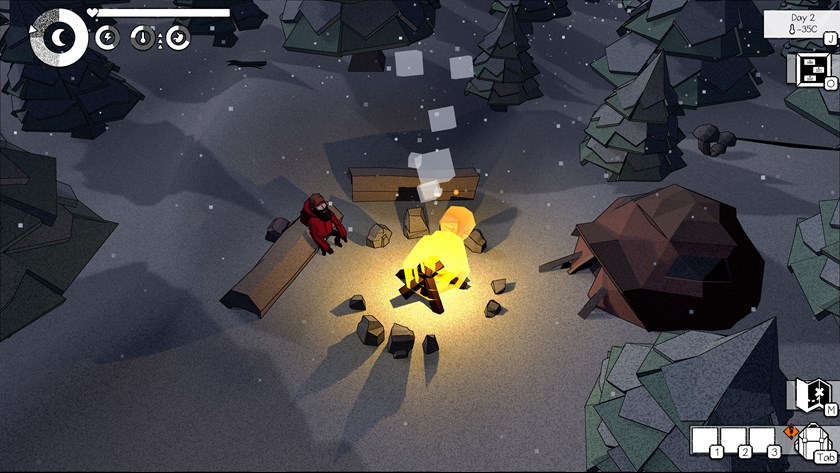This screenshot has height=473, width=840.
Task: Click the moon time-of-day dial
Action: point(59,37)
